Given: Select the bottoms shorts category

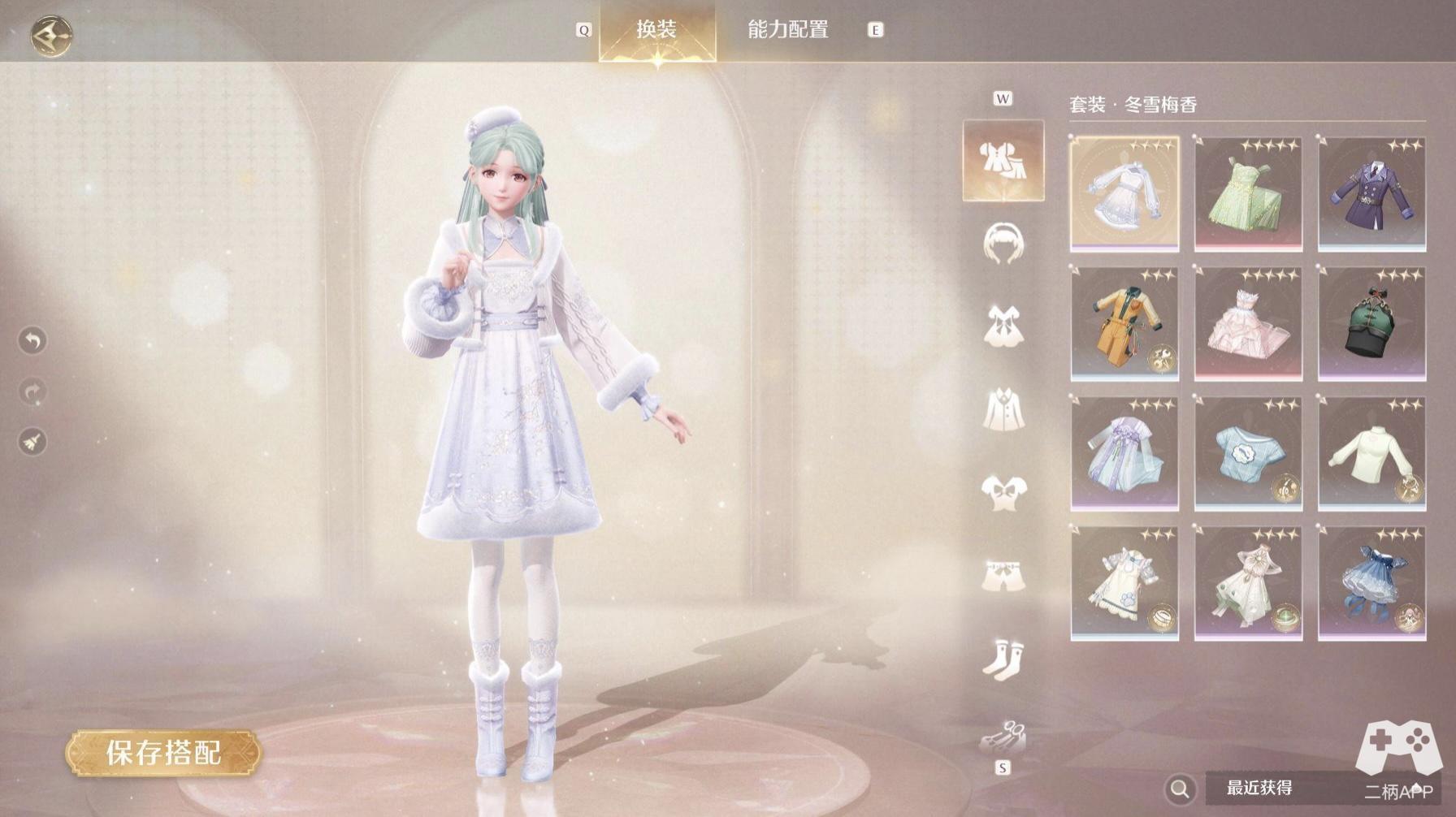Looking at the screenshot, I should tap(1003, 574).
